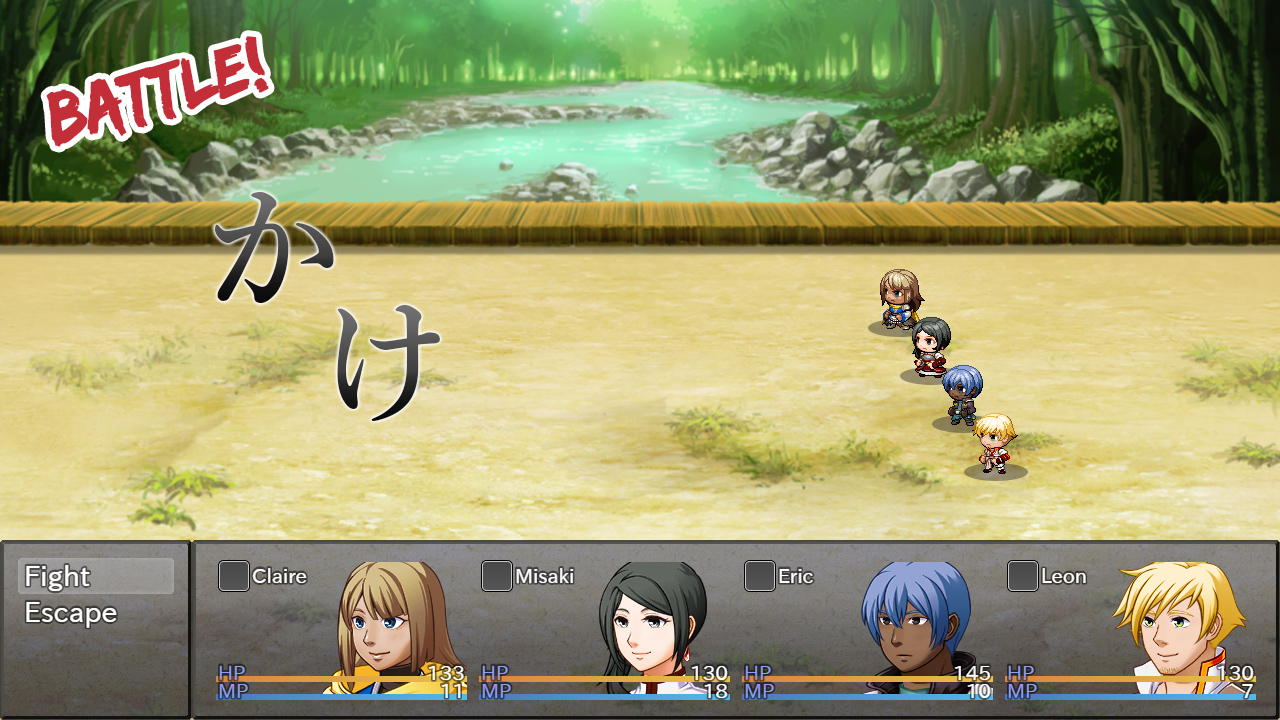Toggle the status box beside Eric's name

[758, 575]
